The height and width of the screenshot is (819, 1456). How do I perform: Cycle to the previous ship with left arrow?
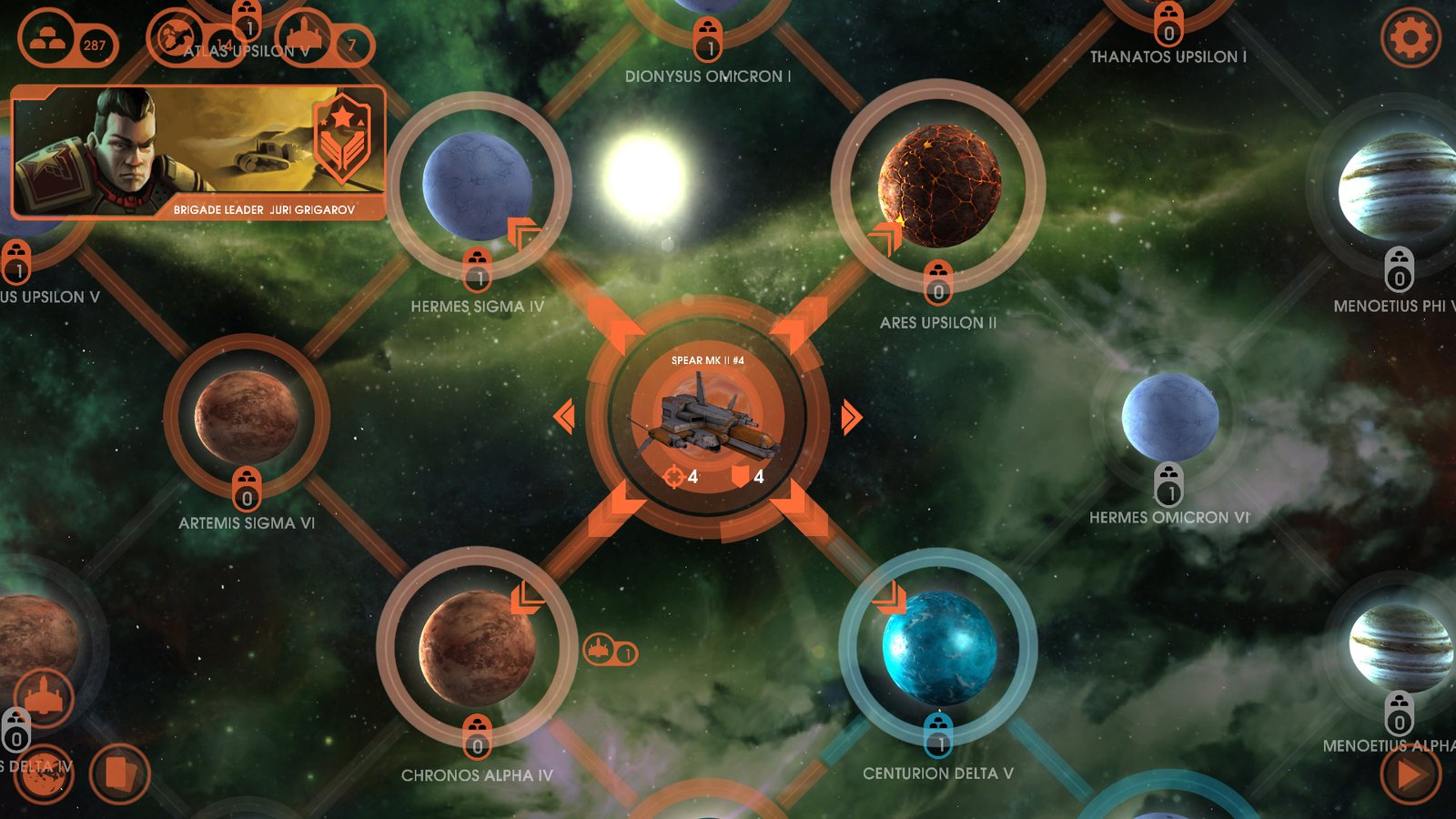pyautogui.click(x=564, y=417)
